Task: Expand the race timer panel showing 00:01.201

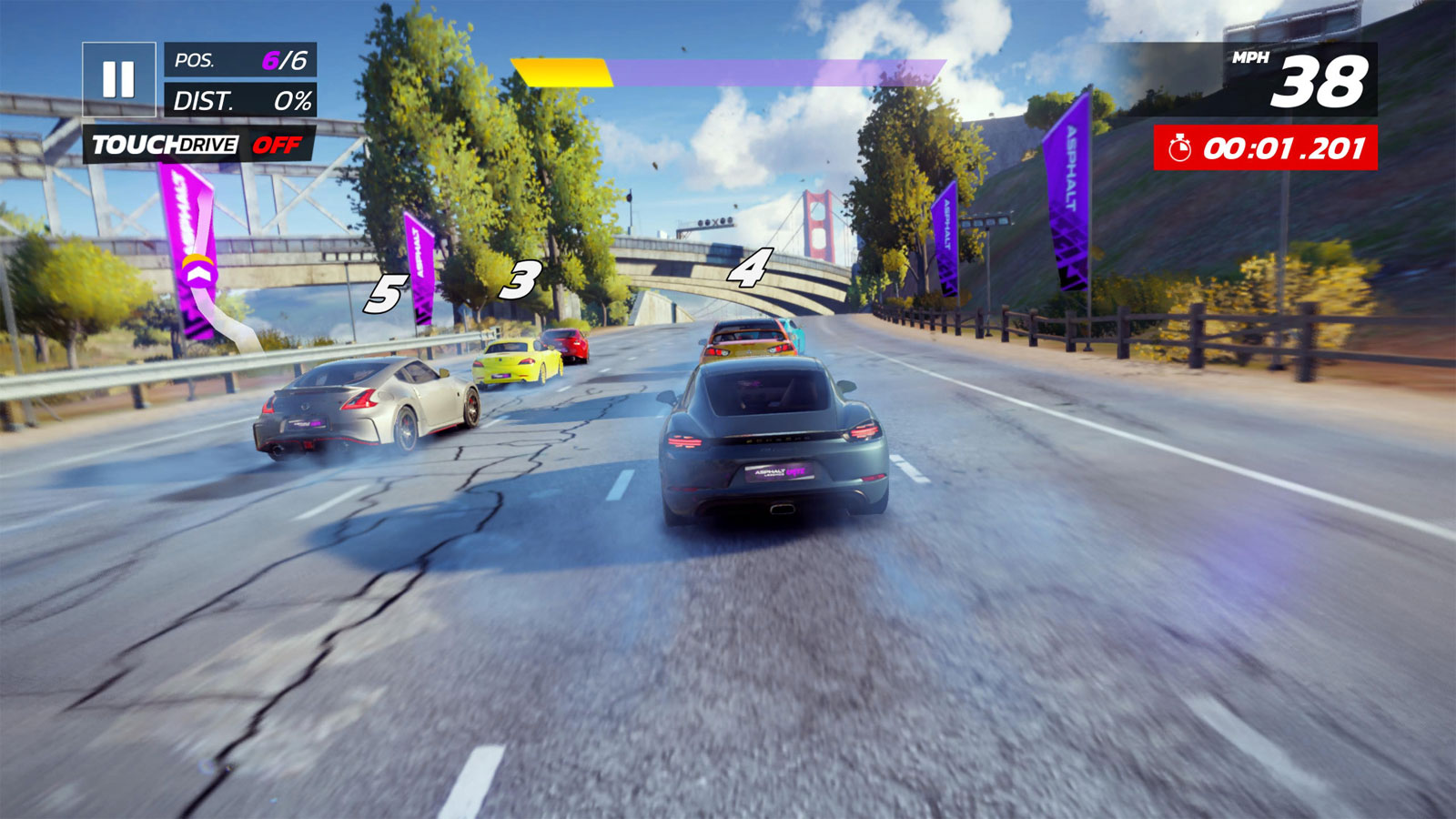Action: pos(1265,147)
